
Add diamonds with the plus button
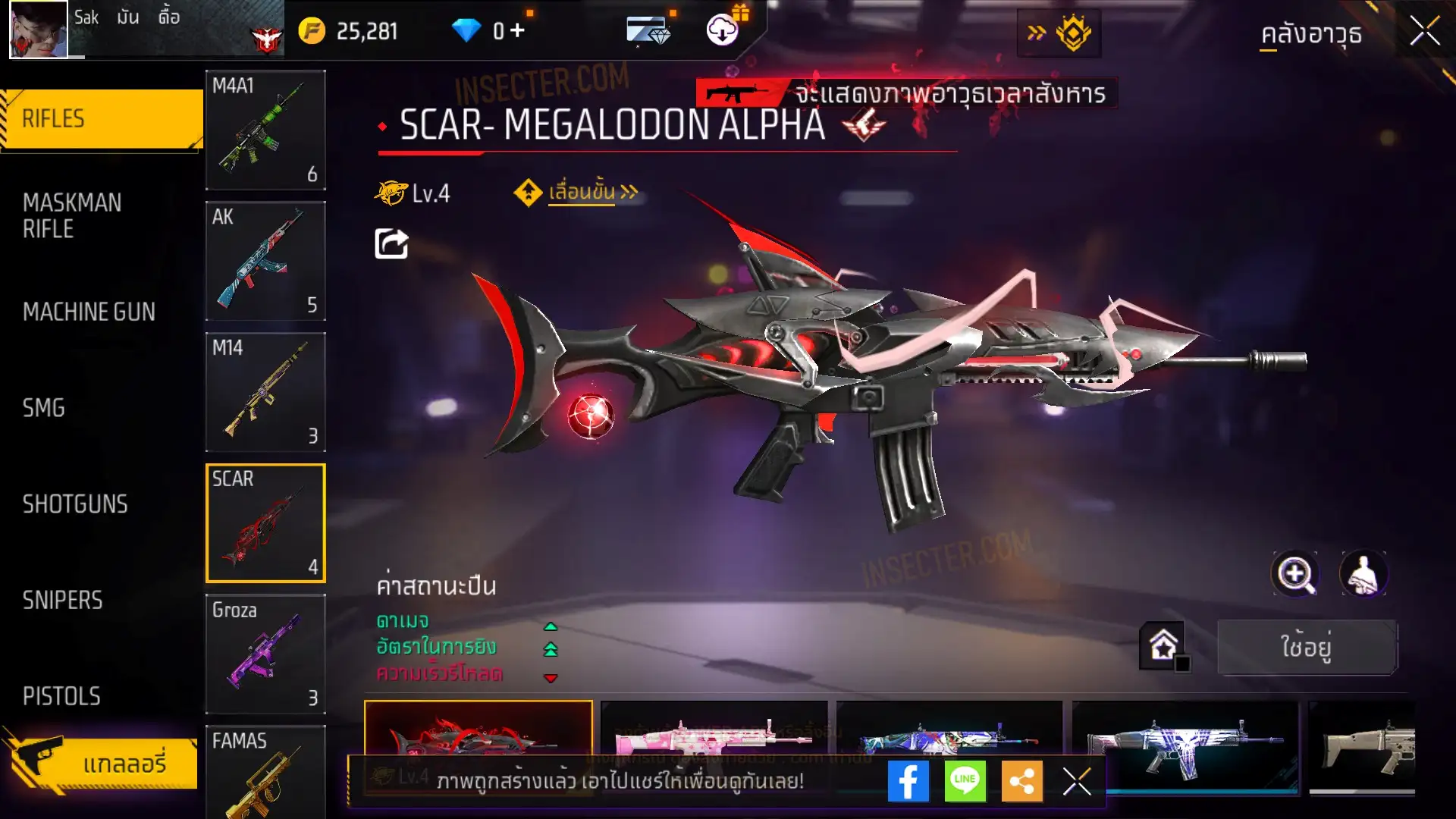pyautogui.click(x=518, y=30)
